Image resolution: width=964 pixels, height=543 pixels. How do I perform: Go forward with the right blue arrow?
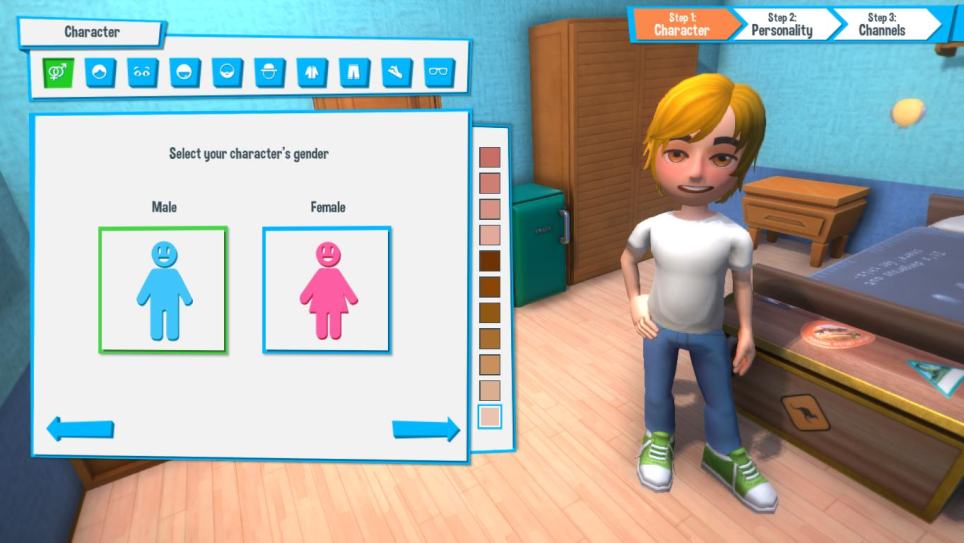click(426, 429)
